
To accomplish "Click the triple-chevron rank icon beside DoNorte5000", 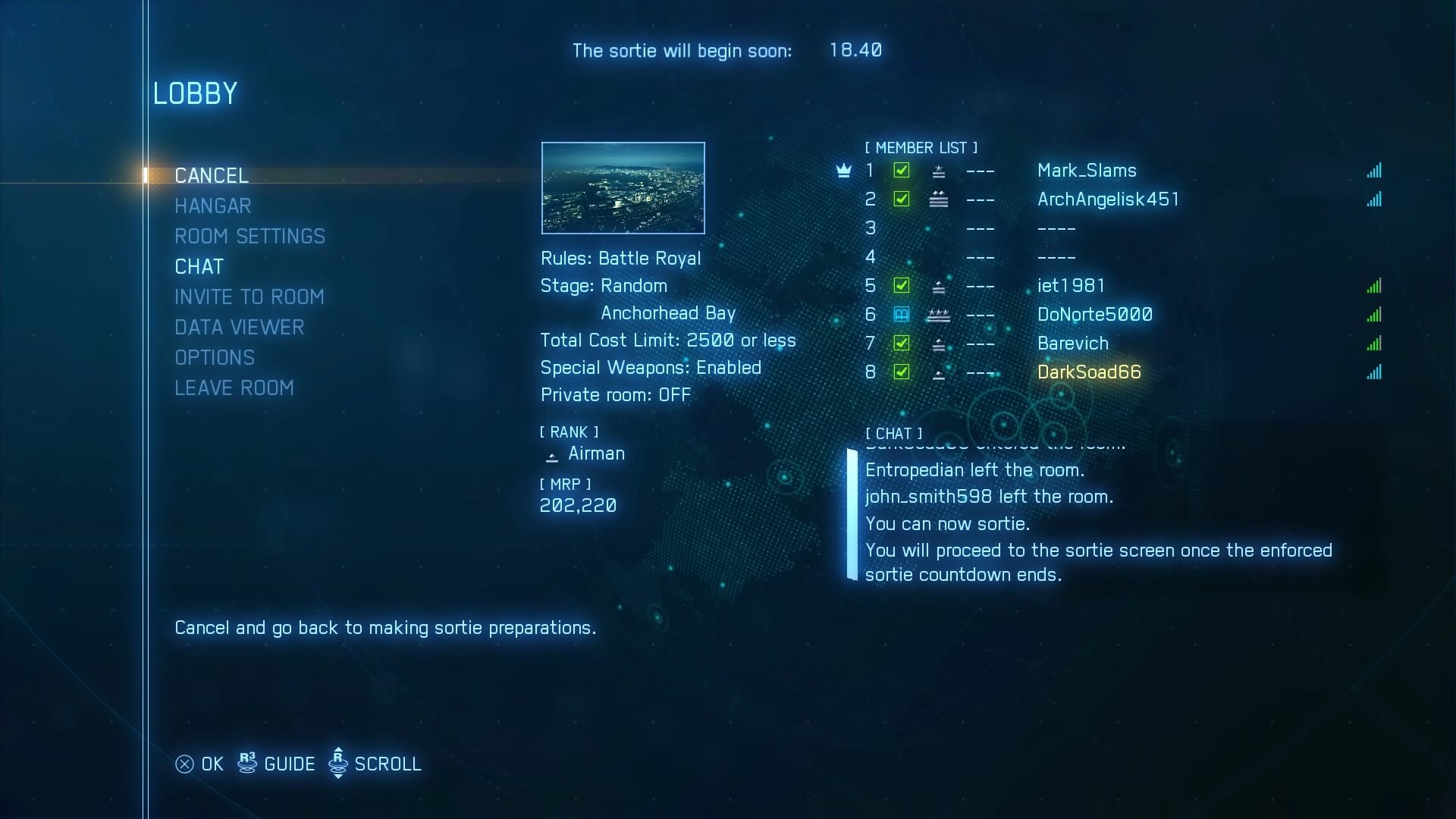I will [x=940, y=315].
